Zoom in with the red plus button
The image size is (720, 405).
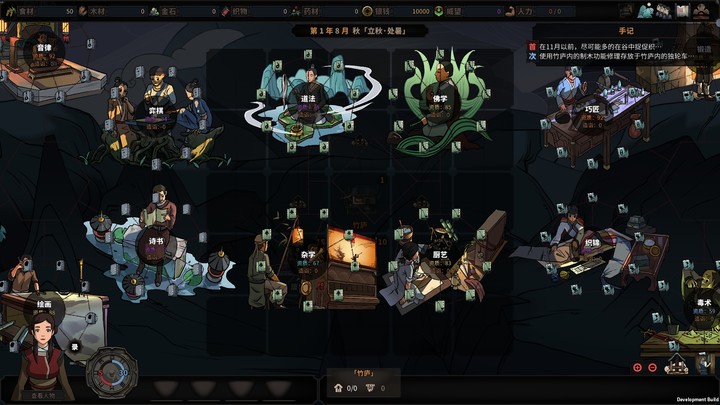click(x=638, y=367)
